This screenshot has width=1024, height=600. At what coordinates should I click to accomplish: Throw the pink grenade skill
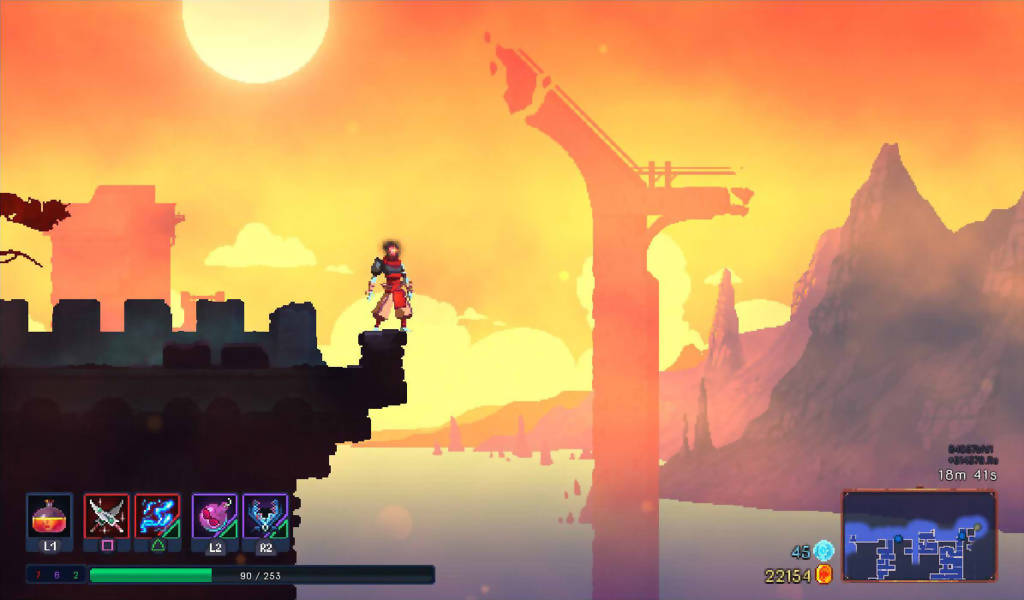pos(215,516)
